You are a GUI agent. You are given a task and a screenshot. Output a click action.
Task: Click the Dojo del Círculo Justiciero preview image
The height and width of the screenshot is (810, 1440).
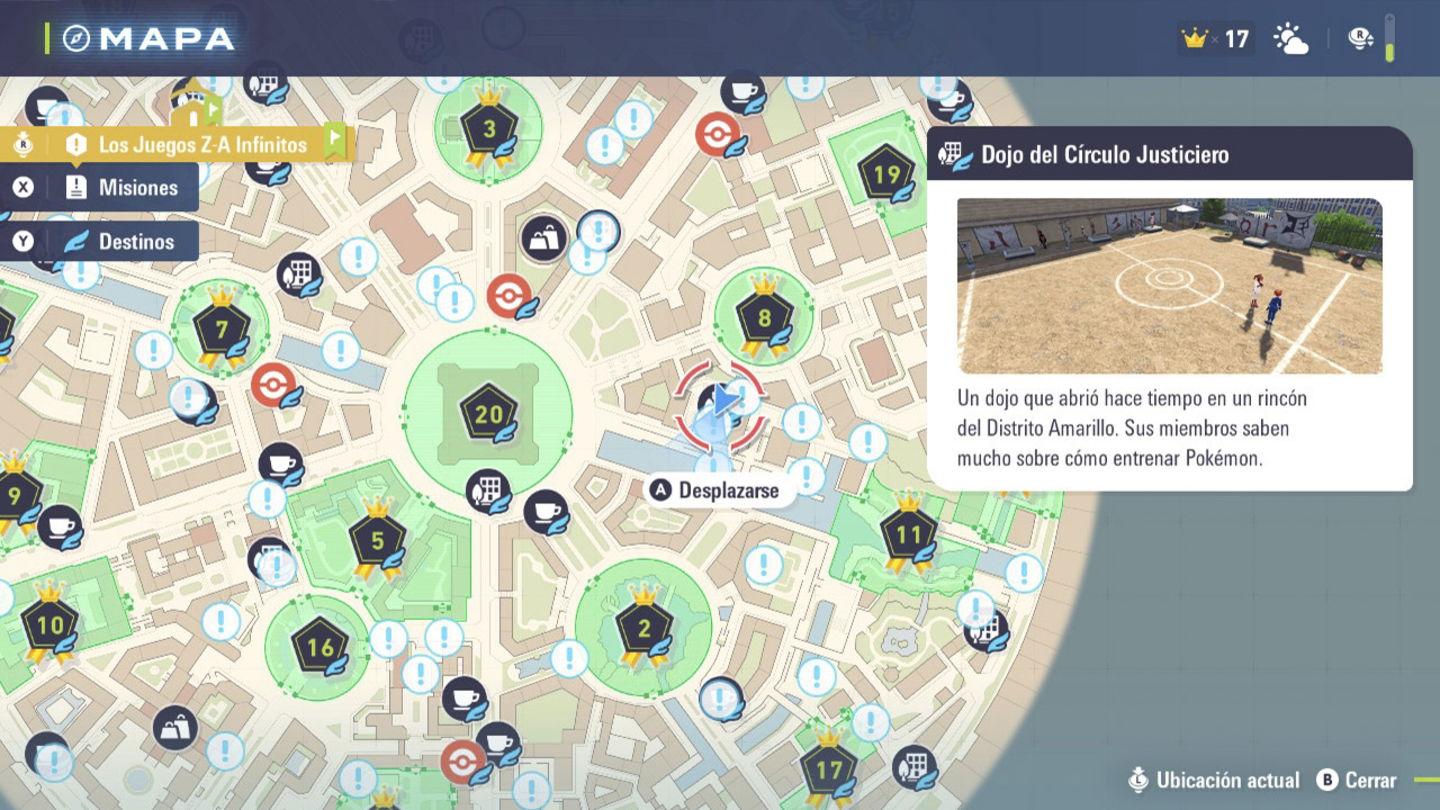pos(1169,286)
